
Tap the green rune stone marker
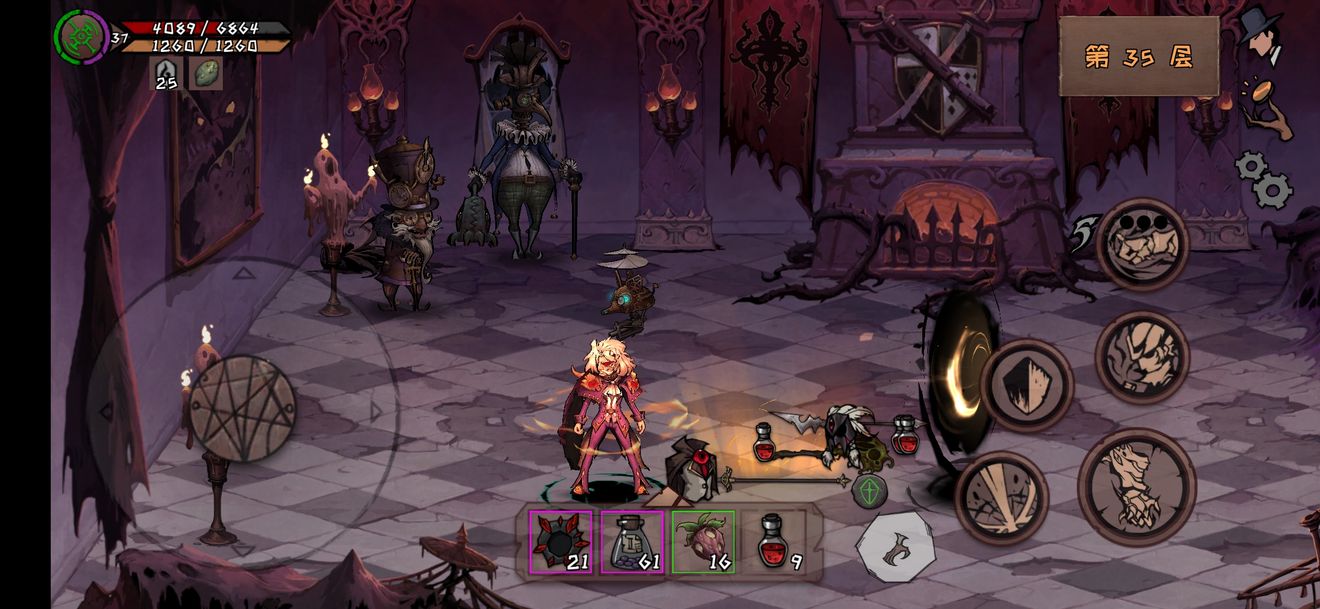point(869,490)
